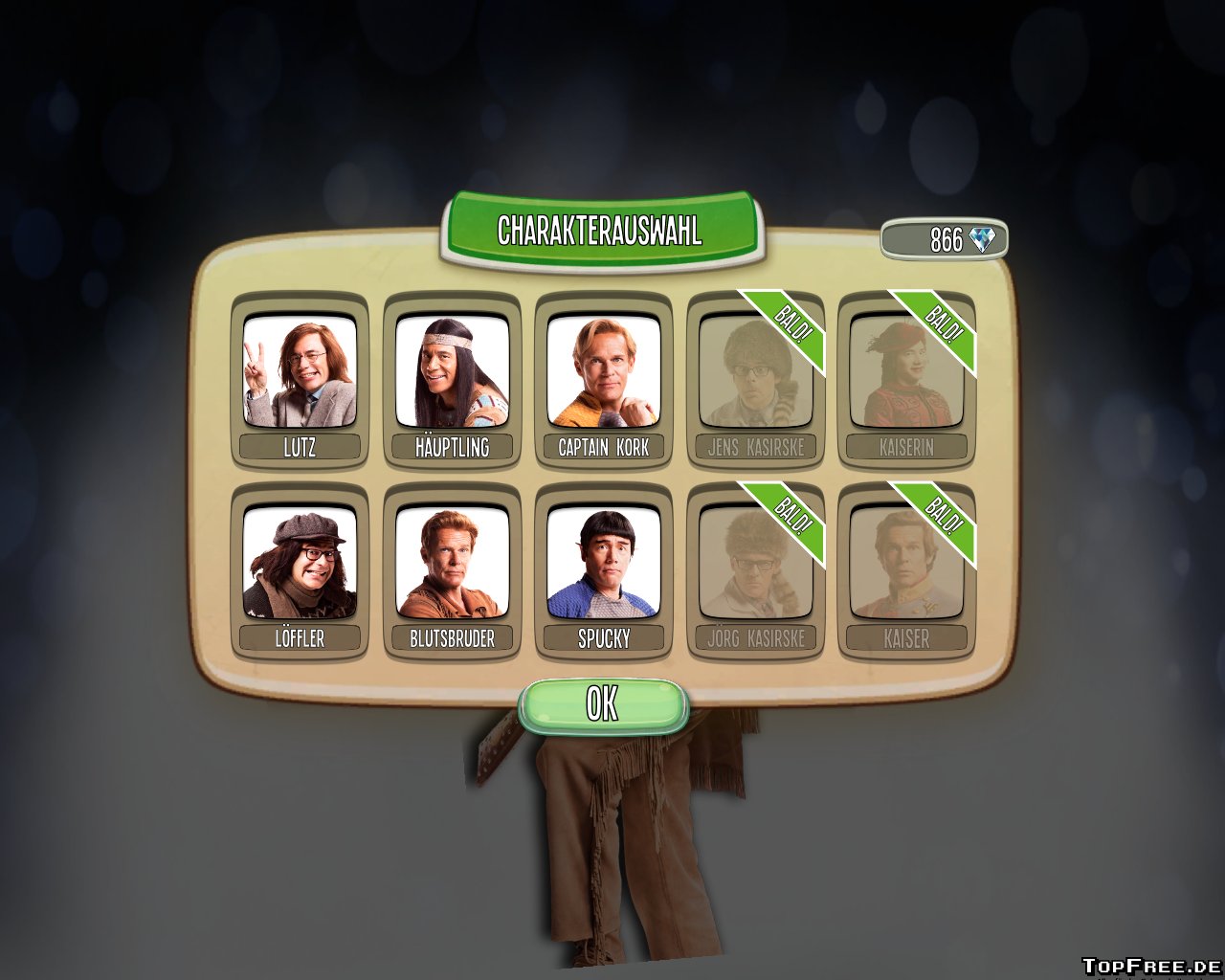1225x980 pixels.
Task: Choose the Häuptling character tile
Action: tap(452, 371)
